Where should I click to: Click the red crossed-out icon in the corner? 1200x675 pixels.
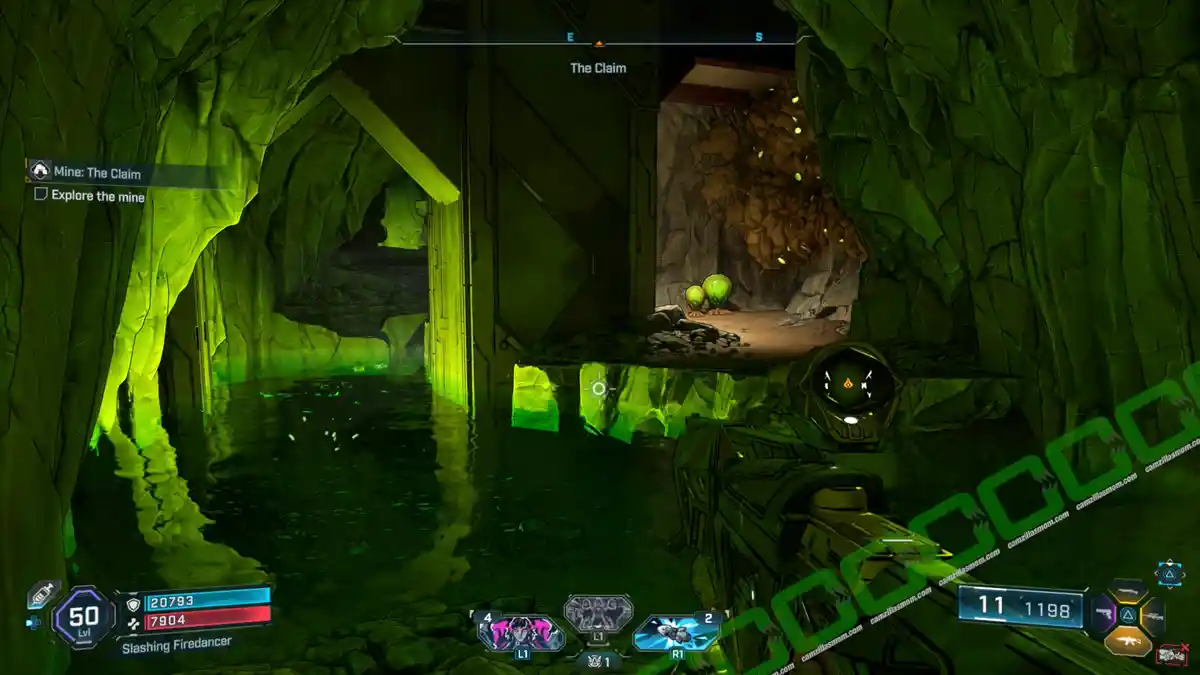tap(1171, 656)
